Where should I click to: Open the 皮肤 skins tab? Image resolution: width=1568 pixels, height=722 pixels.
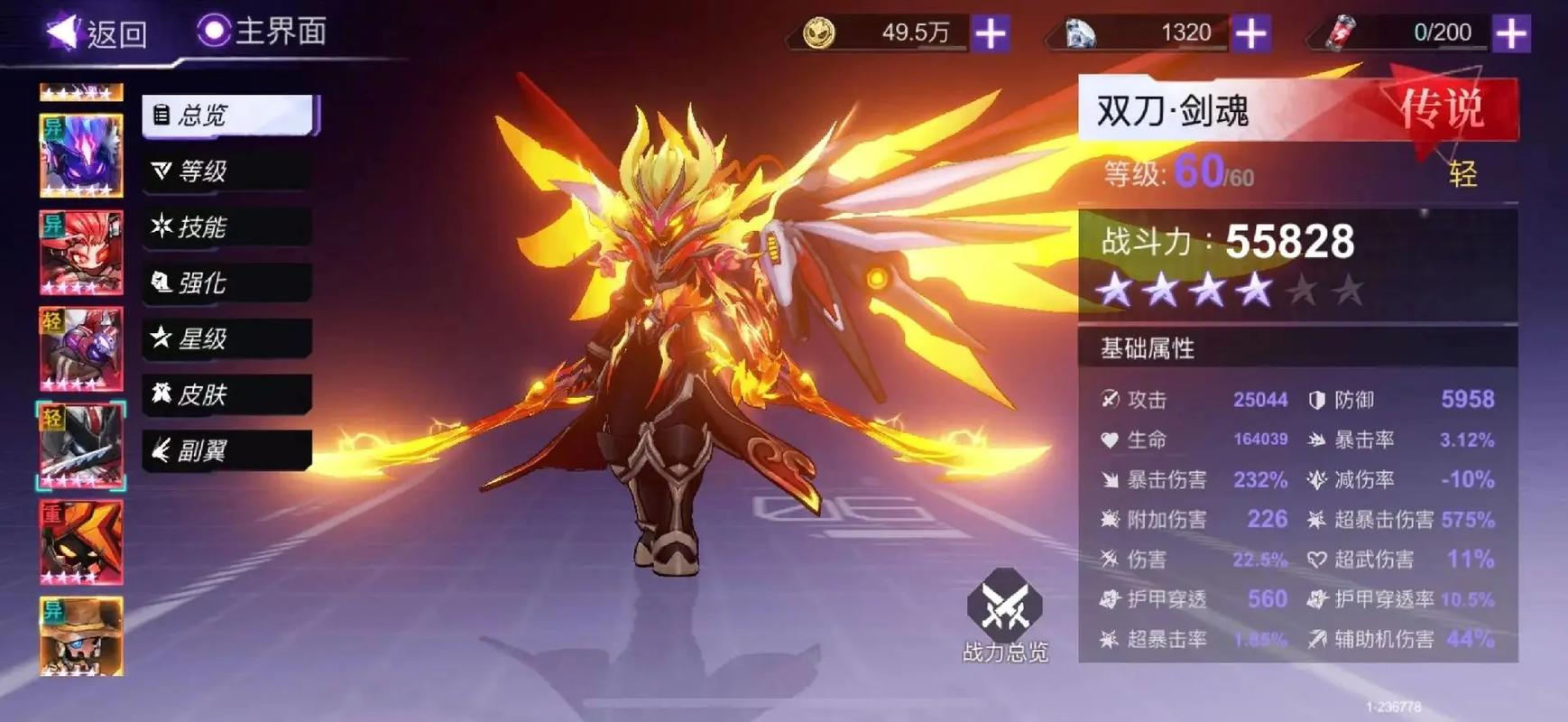[227, 394]
